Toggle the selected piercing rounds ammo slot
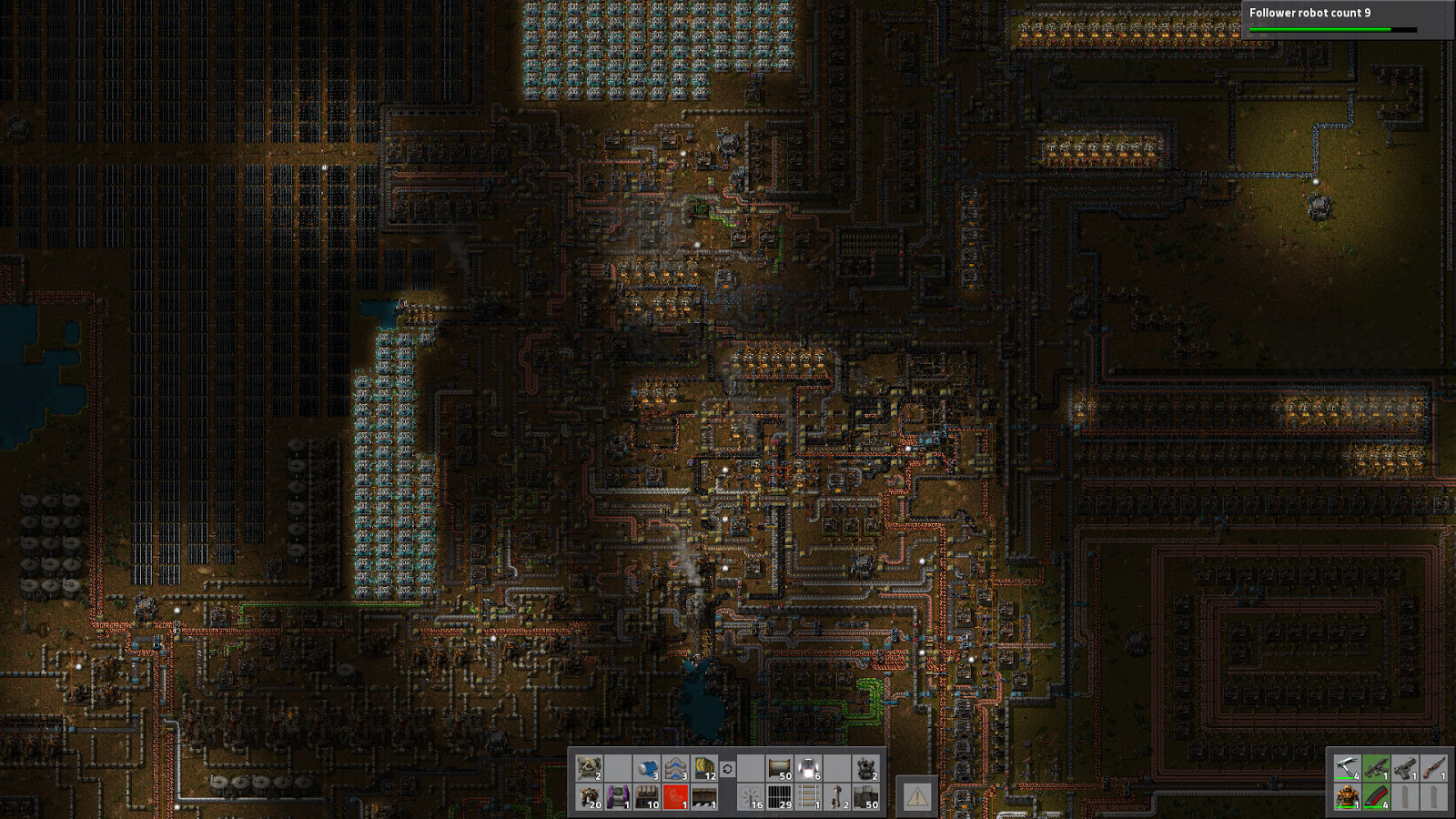This screenshot has height=819, width=1456. [1376, 797]
